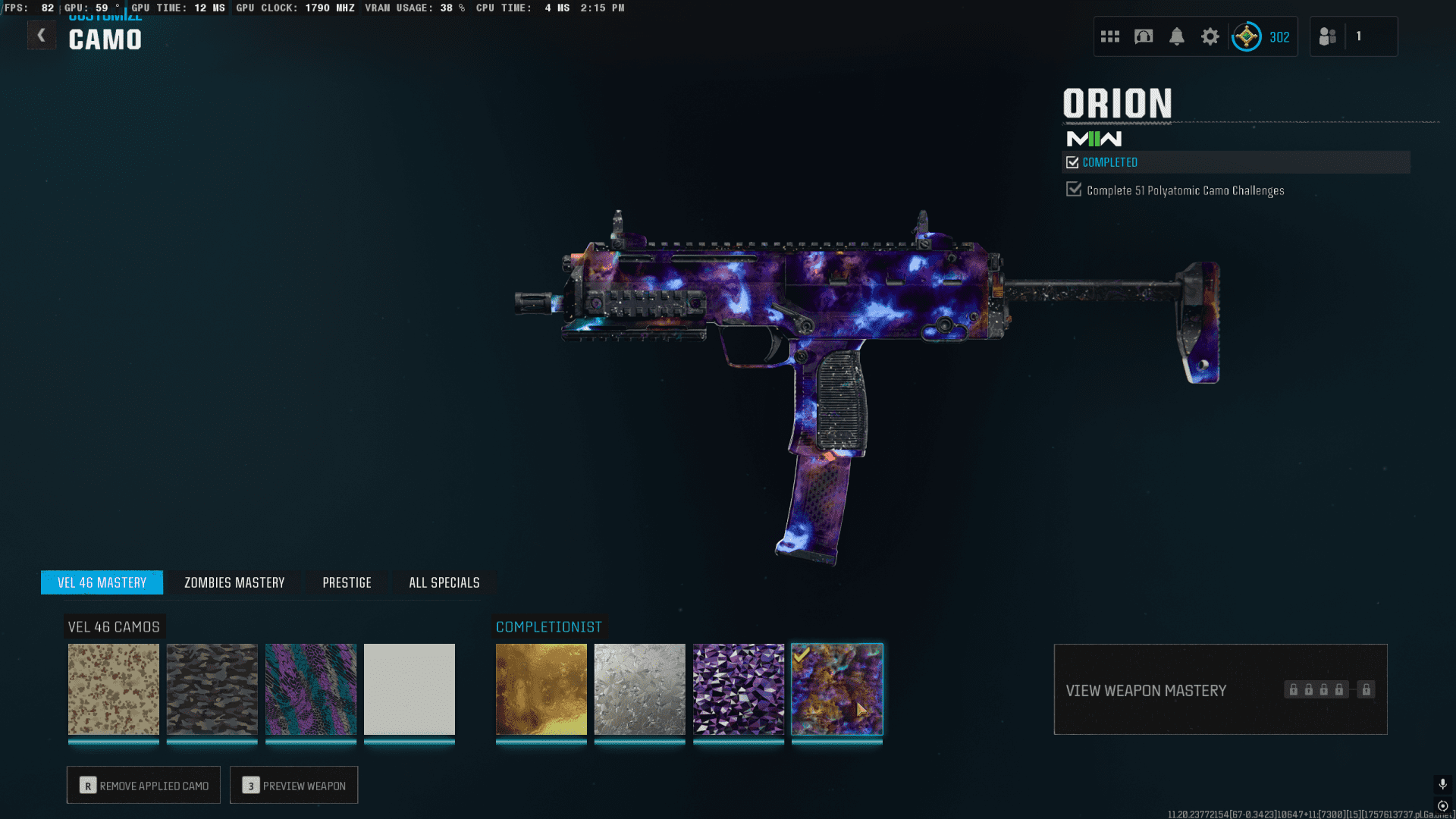Open the social party icon
The width and height of the screenshot is (1456, 819).
[x=1328, y=36]
